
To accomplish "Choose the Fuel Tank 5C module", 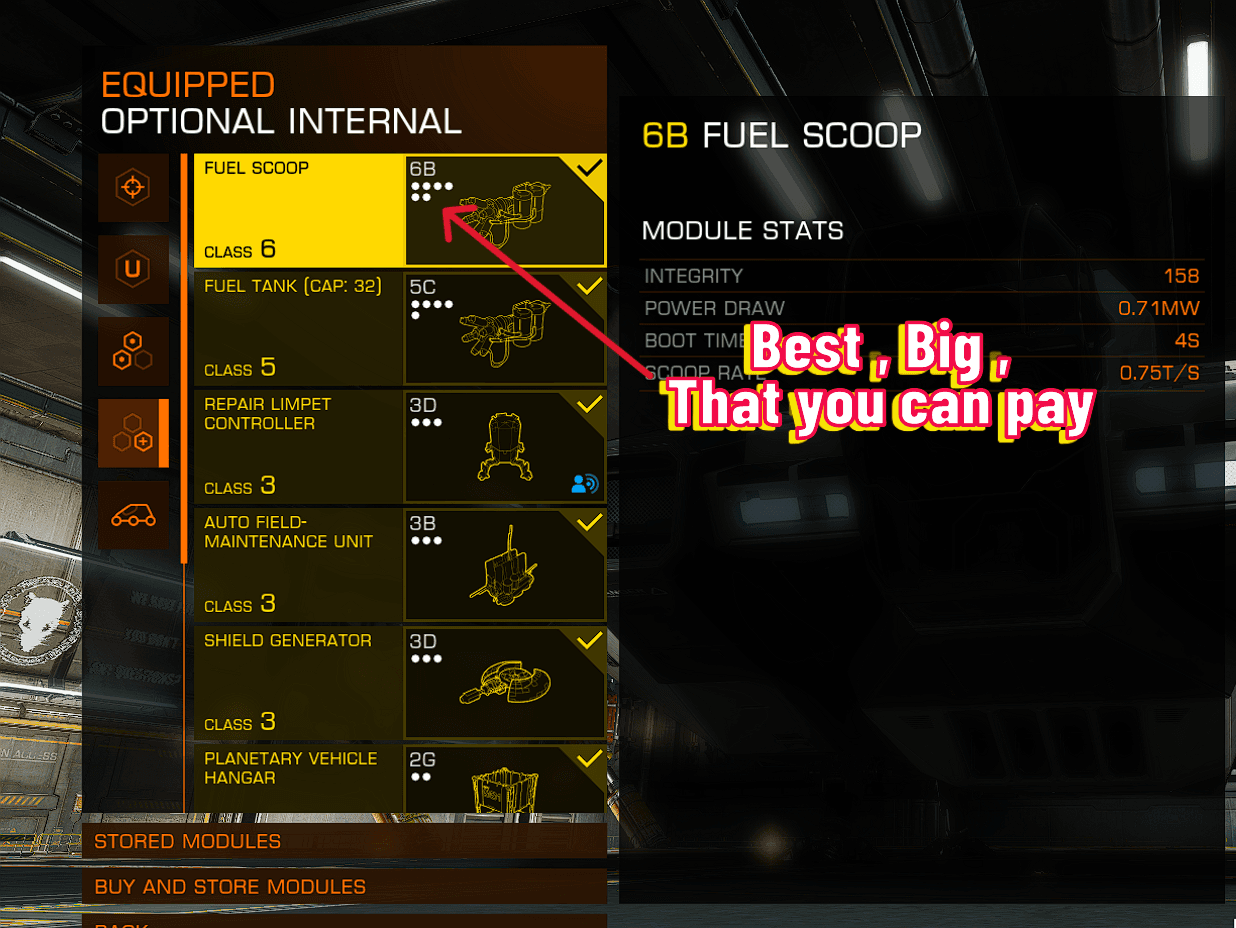I will [399, 328].
